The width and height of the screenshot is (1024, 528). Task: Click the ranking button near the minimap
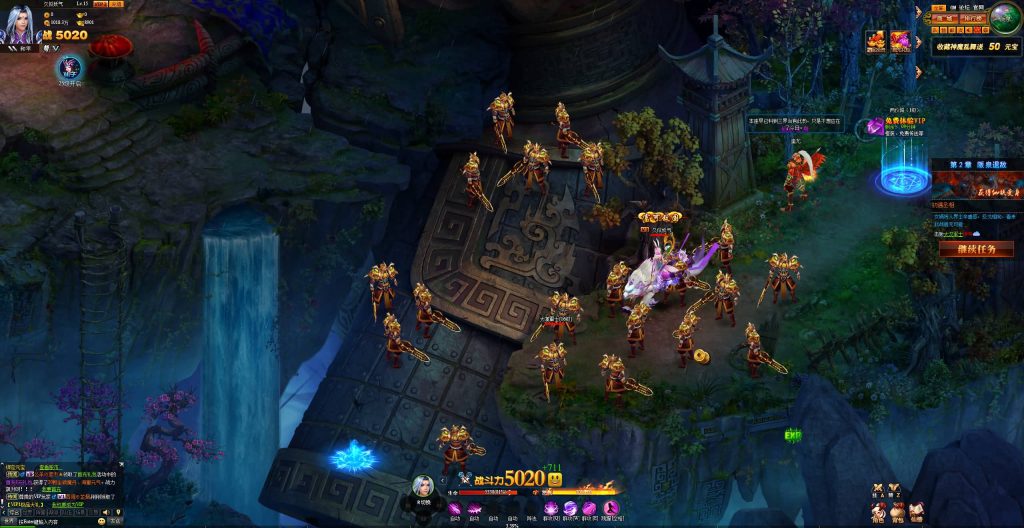(x=971, y=18)
